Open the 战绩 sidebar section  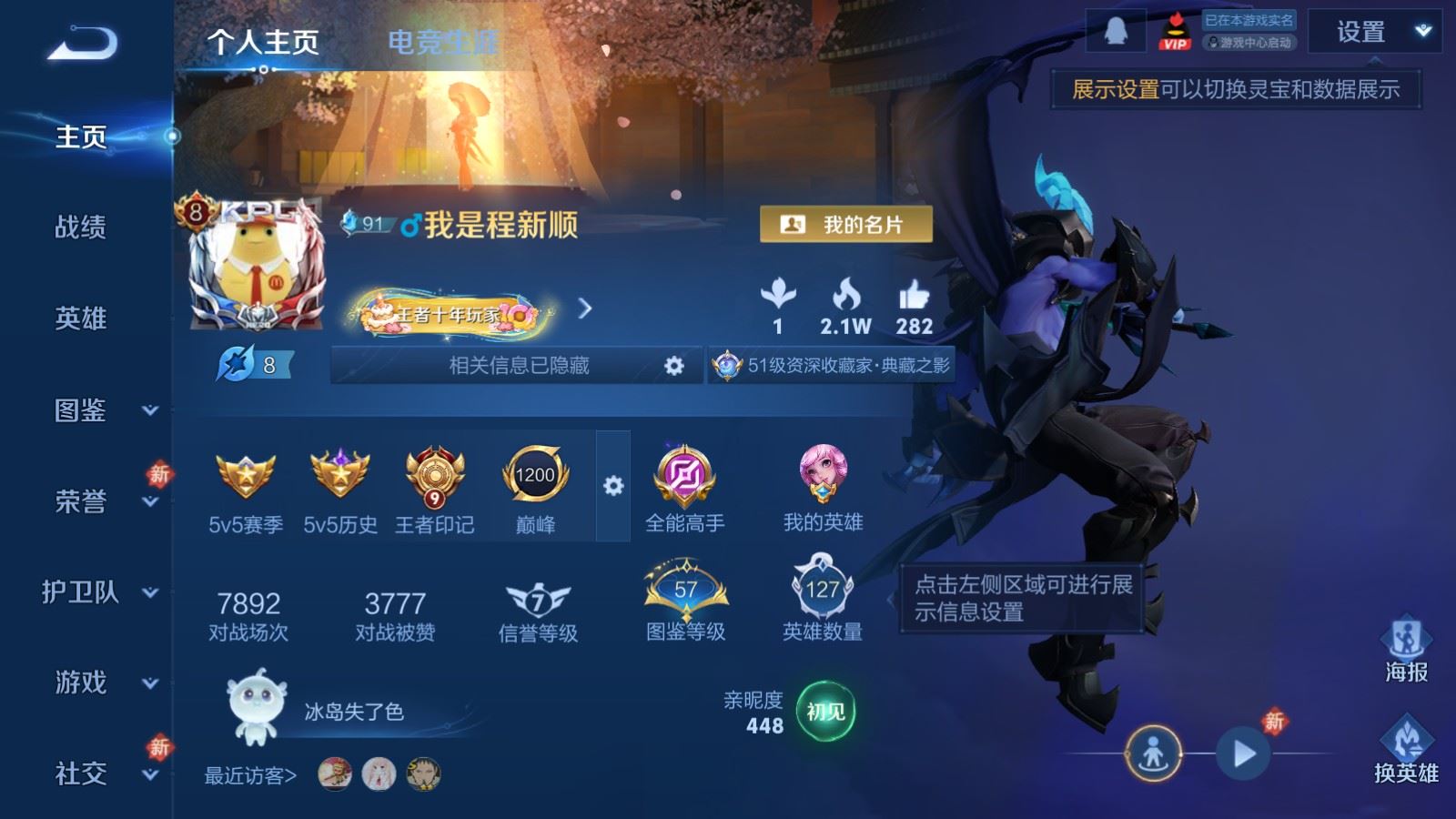pyautogui.click(x=81, y=227)
